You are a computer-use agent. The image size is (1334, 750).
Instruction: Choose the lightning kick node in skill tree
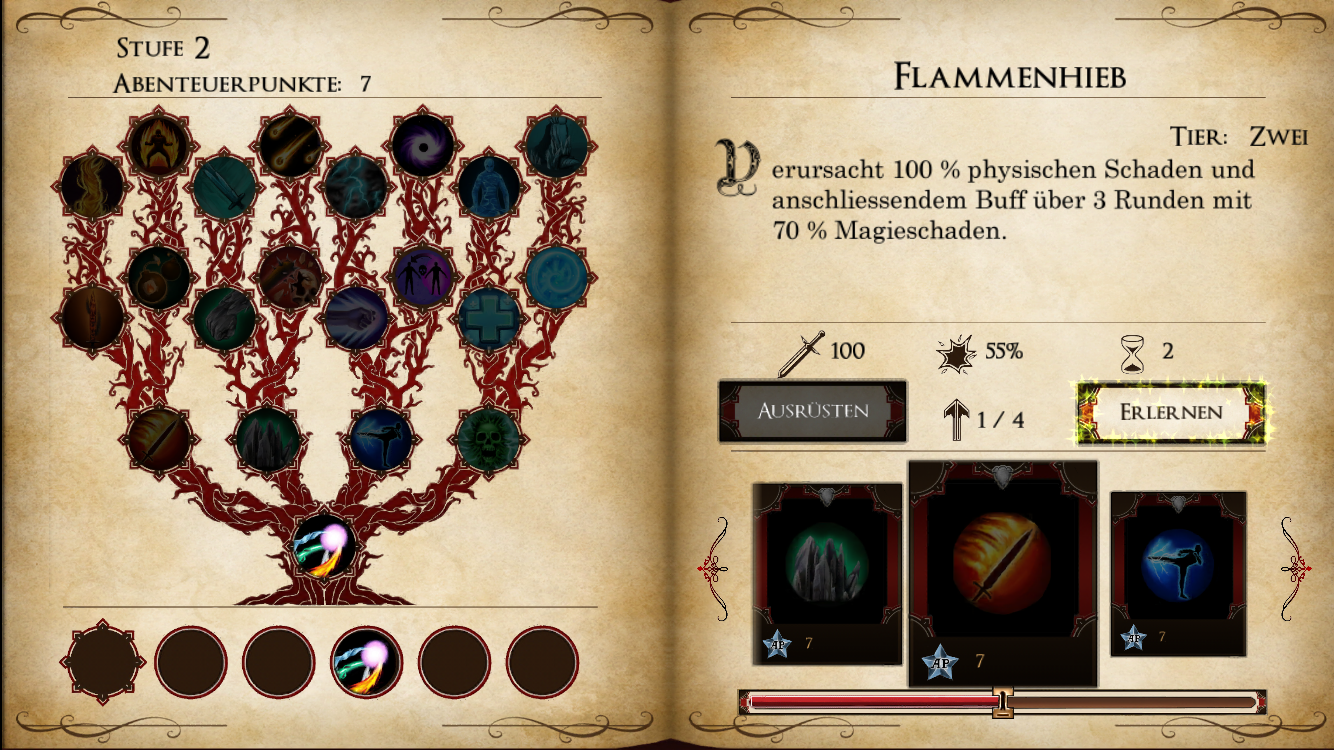[x=380, y=439]
